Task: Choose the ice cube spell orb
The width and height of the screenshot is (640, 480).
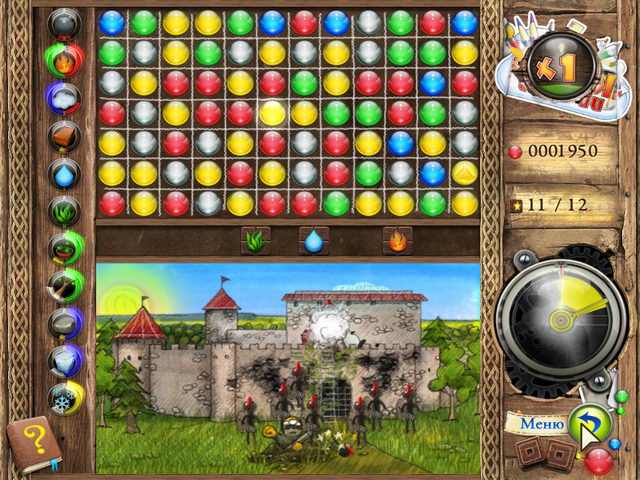Action: 65,360
